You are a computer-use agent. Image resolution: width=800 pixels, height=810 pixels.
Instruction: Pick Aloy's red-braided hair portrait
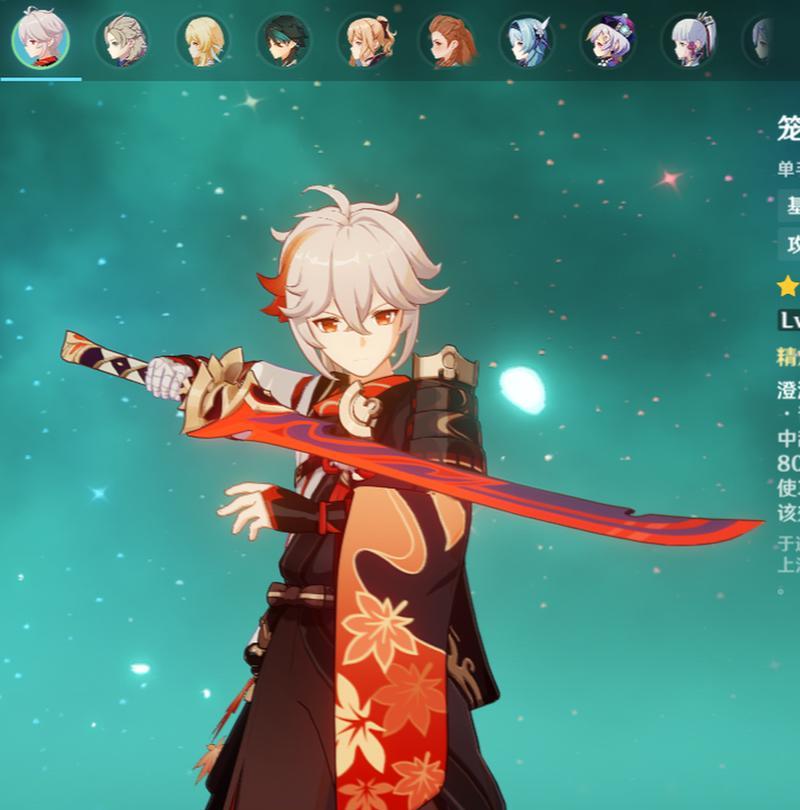[x=447, y=40]
